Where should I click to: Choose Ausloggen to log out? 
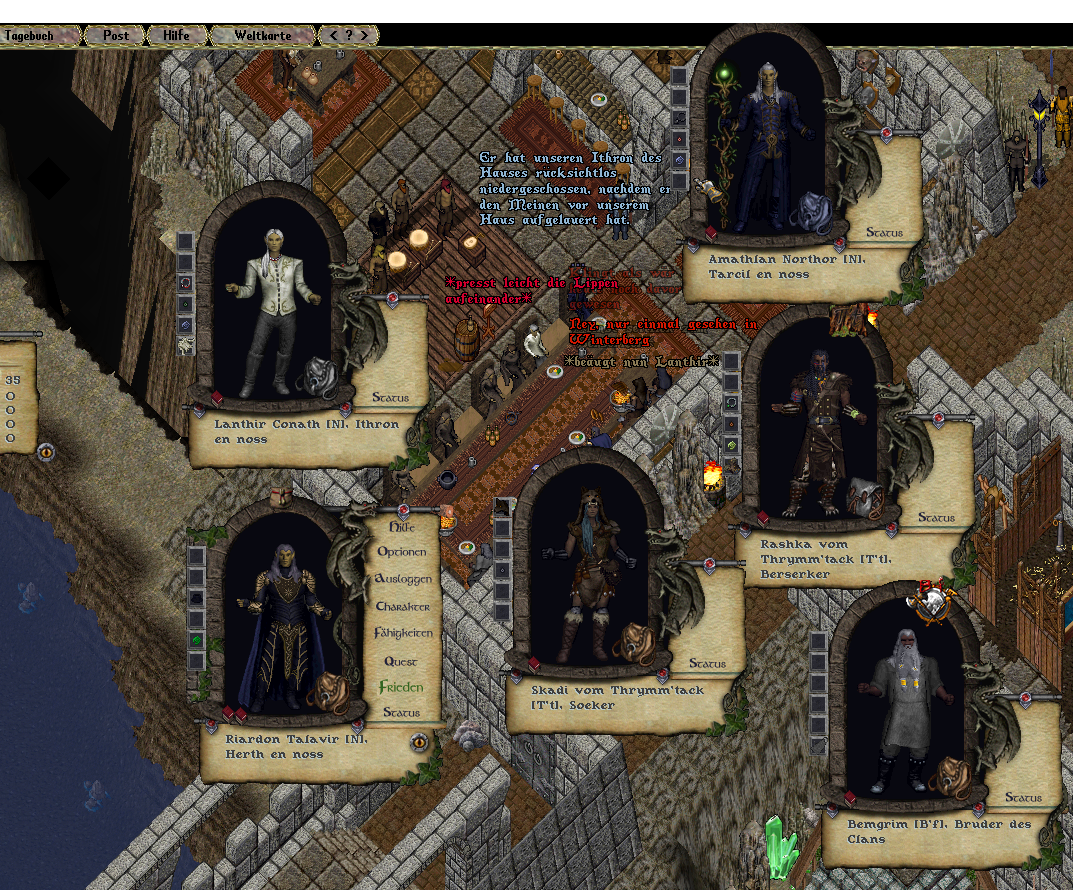[402, 579]
